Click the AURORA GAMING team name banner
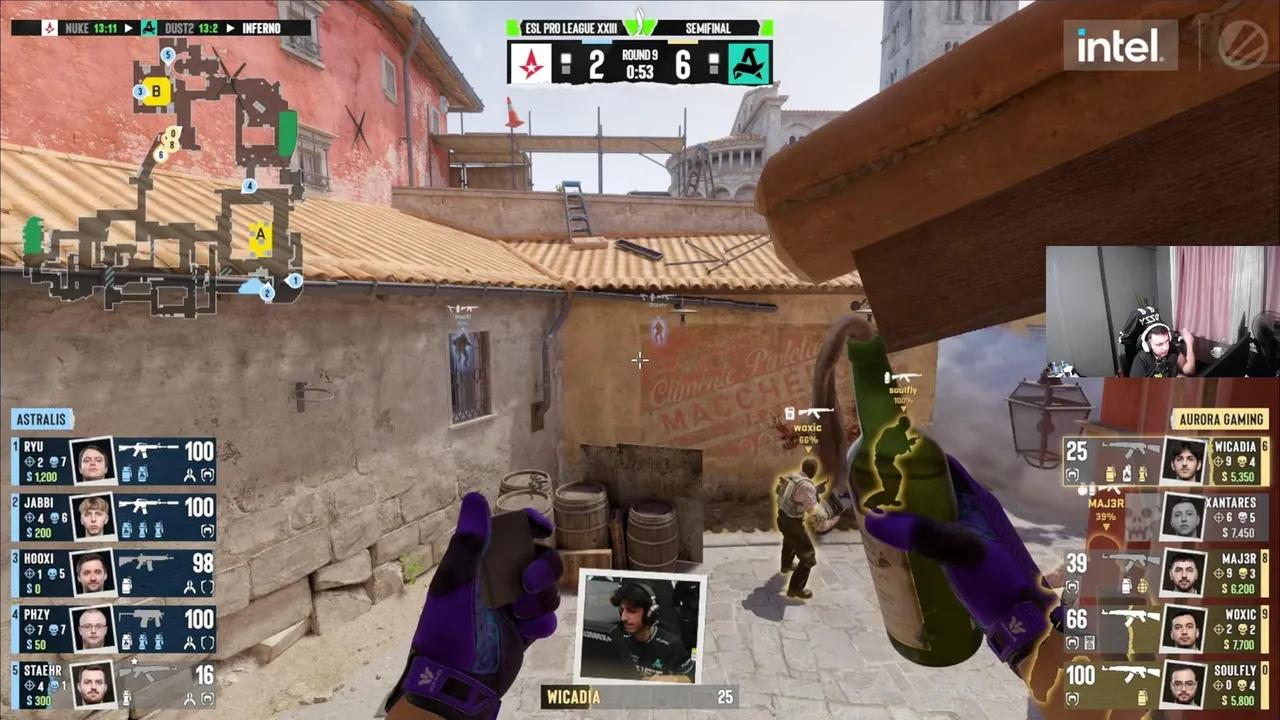The height and width of the screenshot is (720, 1280). coord(1222,420)
